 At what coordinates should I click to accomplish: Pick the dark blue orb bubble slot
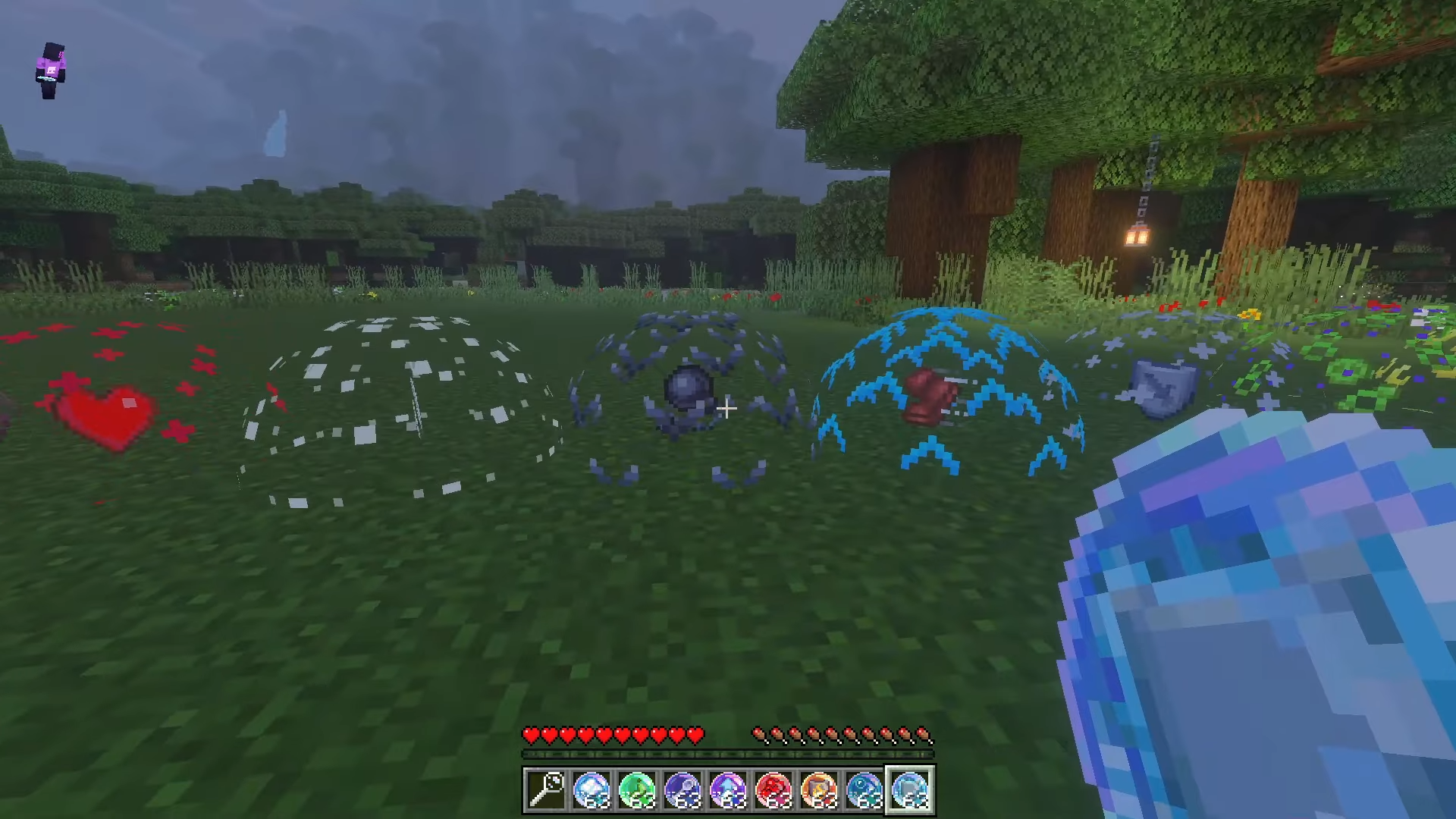point(682,790)
